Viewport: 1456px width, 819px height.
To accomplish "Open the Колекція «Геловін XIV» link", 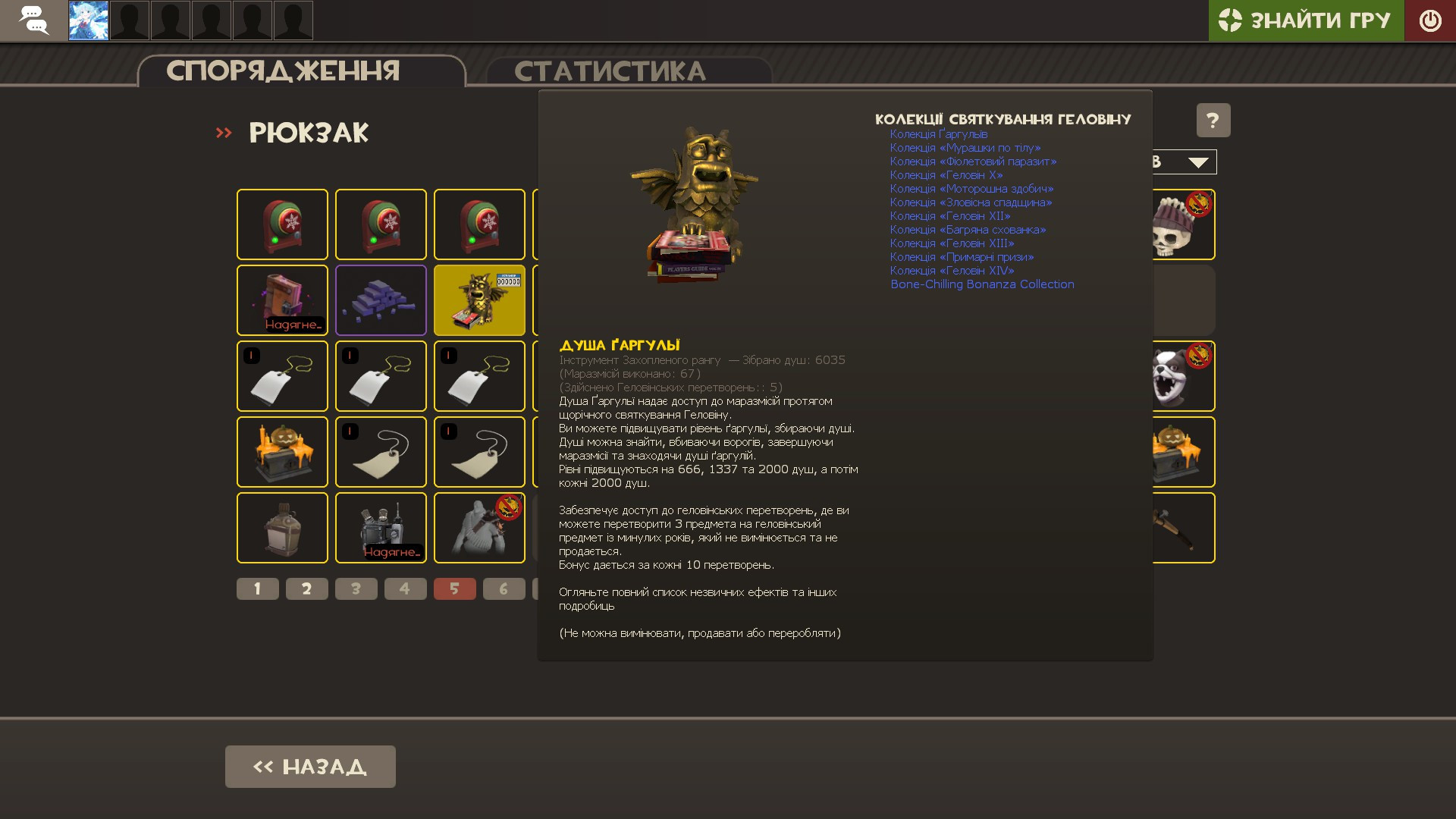I will (952, 270).
